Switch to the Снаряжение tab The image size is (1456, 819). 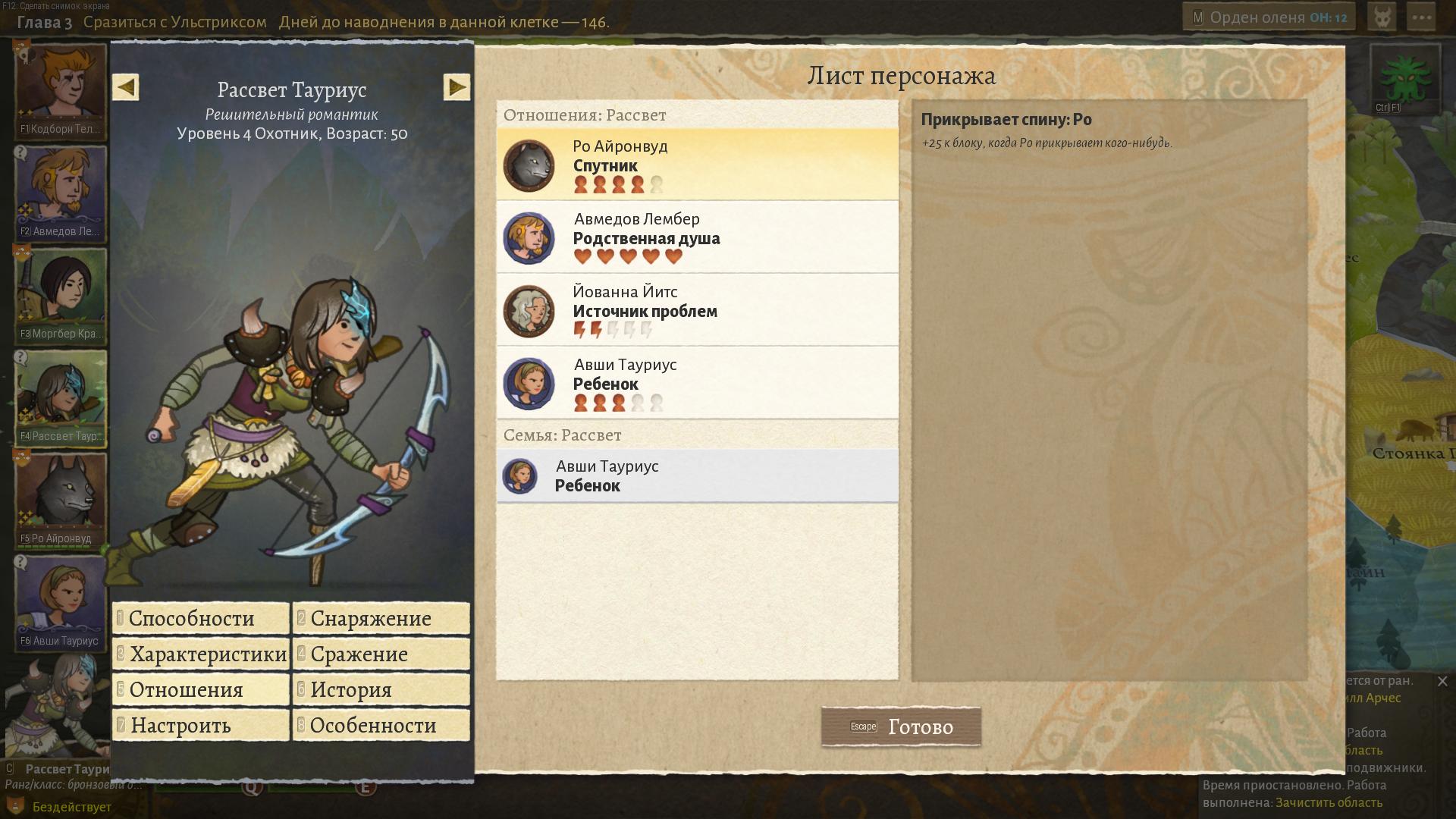pos(381,618)
